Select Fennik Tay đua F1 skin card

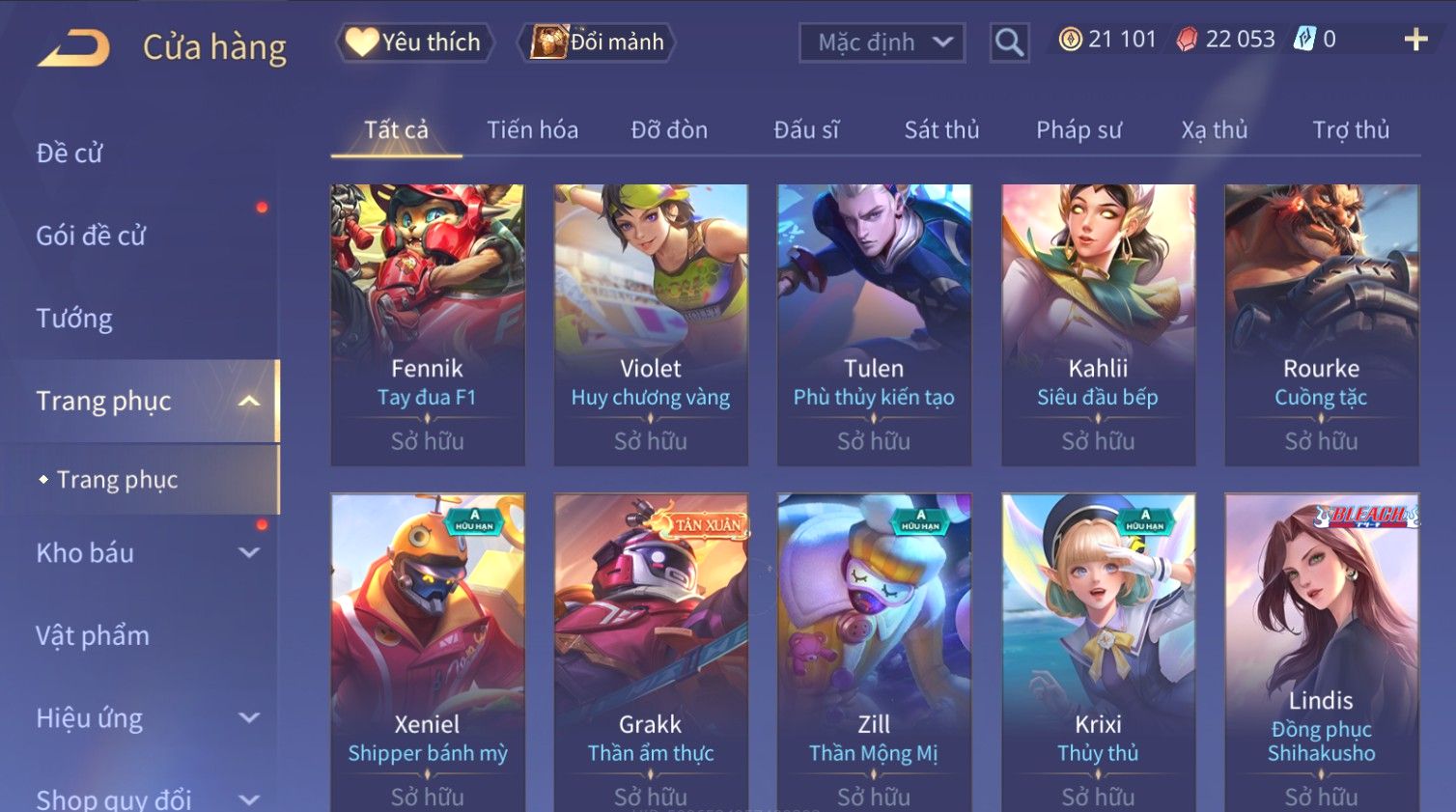[x=428, y=324]
